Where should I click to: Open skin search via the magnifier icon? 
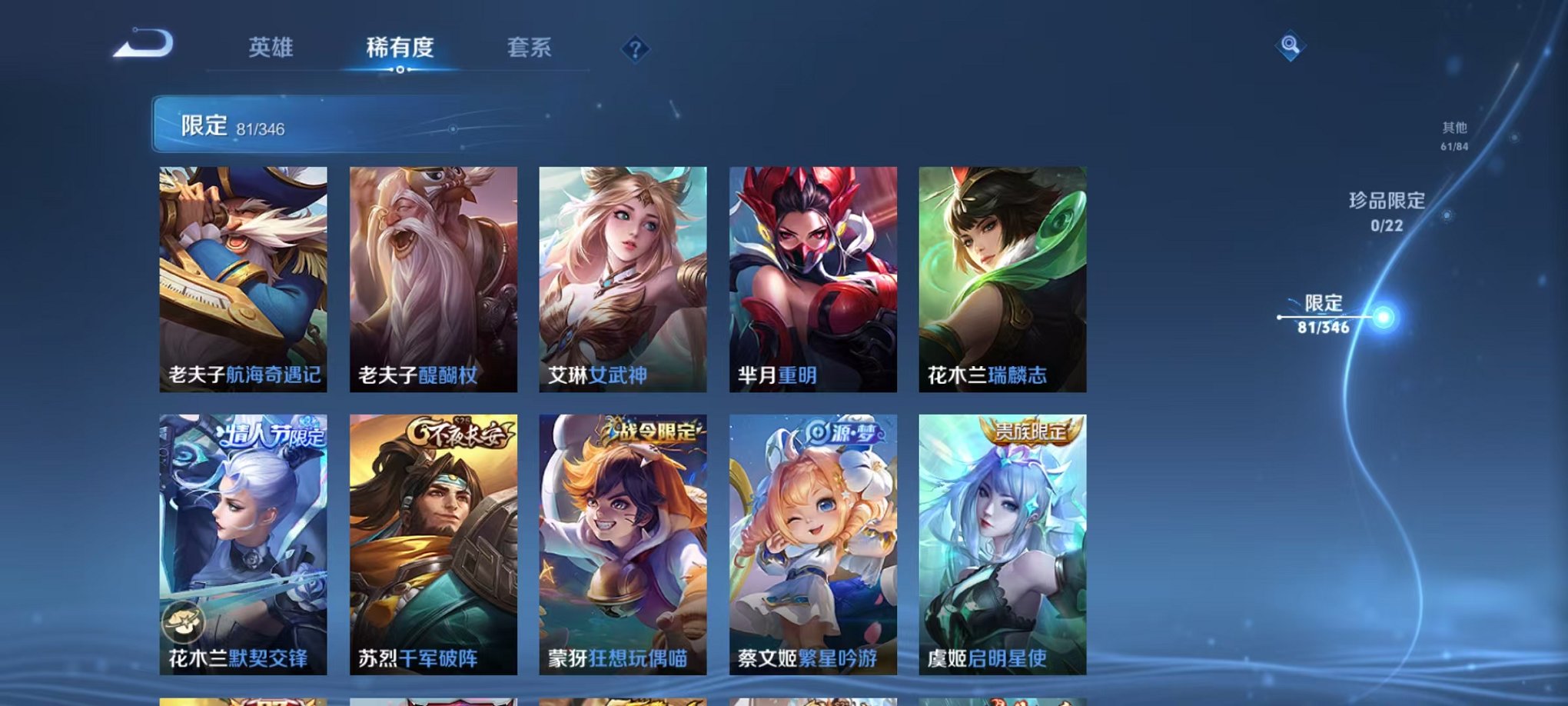point(1291,46)
